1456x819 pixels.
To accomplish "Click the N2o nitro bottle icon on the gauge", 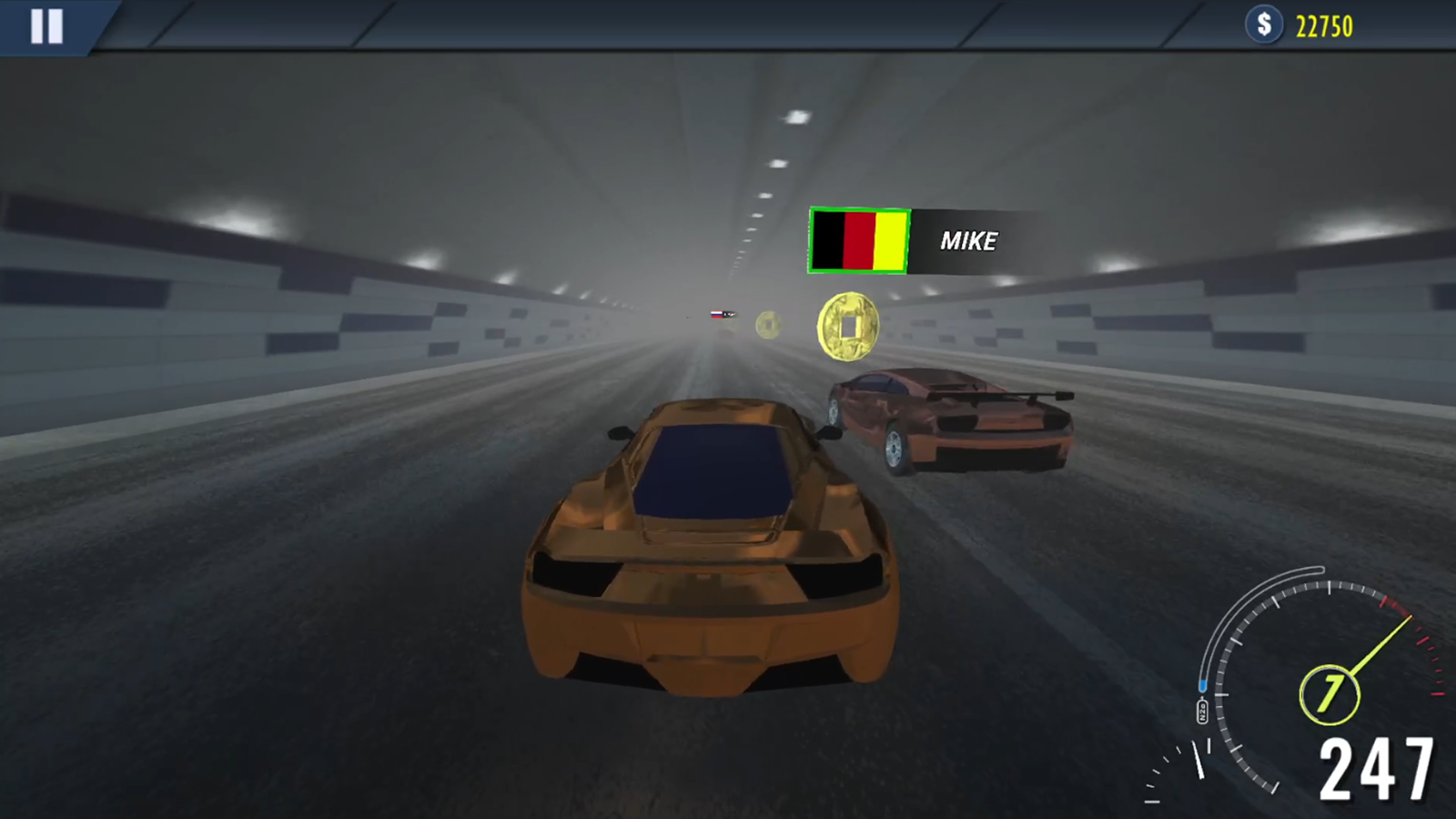I will 1201,709.
